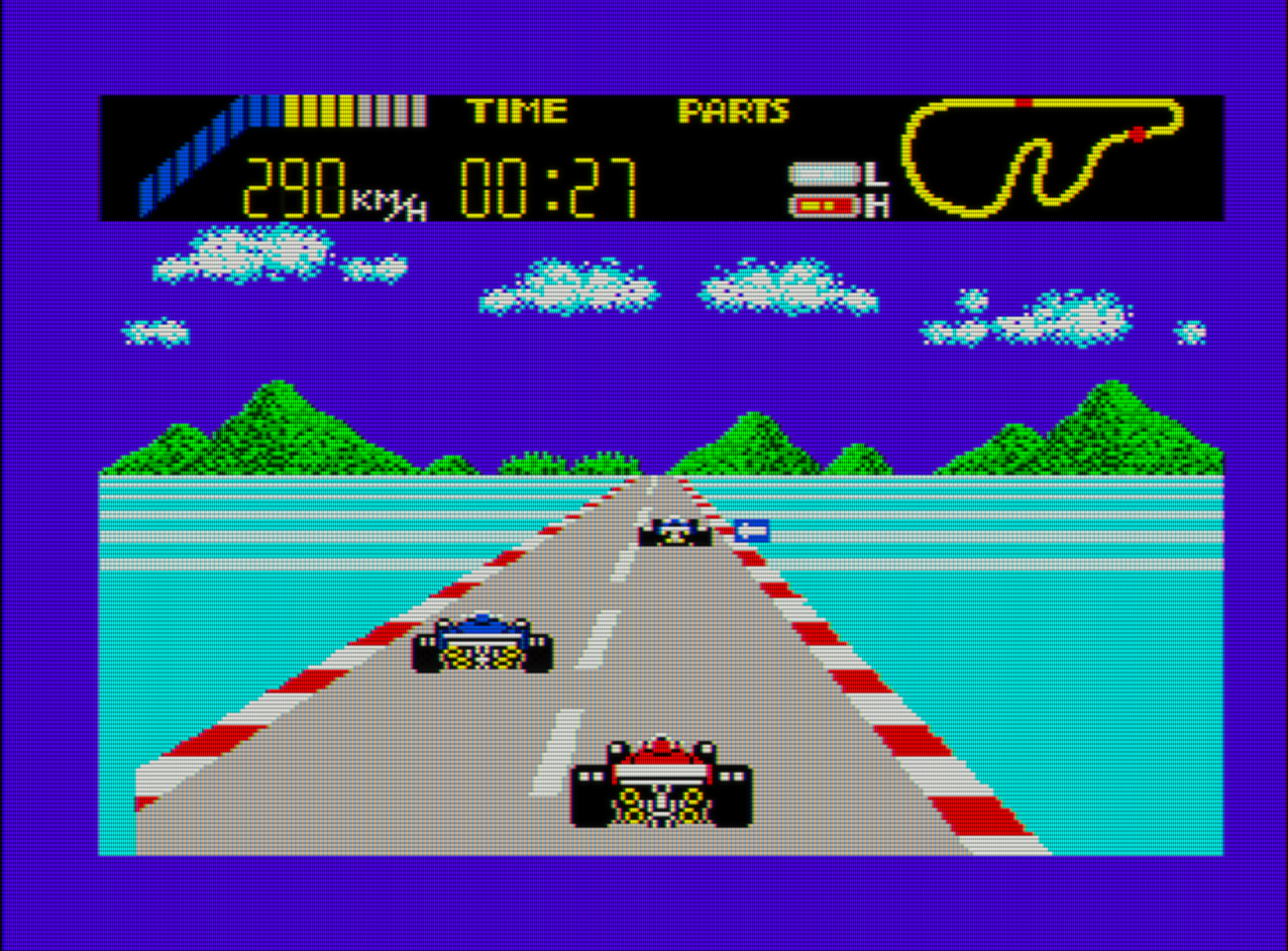Select the TIME heading in the HUD
The height and width of the screenshot is (951, 1288).
[x=517, y=111]
